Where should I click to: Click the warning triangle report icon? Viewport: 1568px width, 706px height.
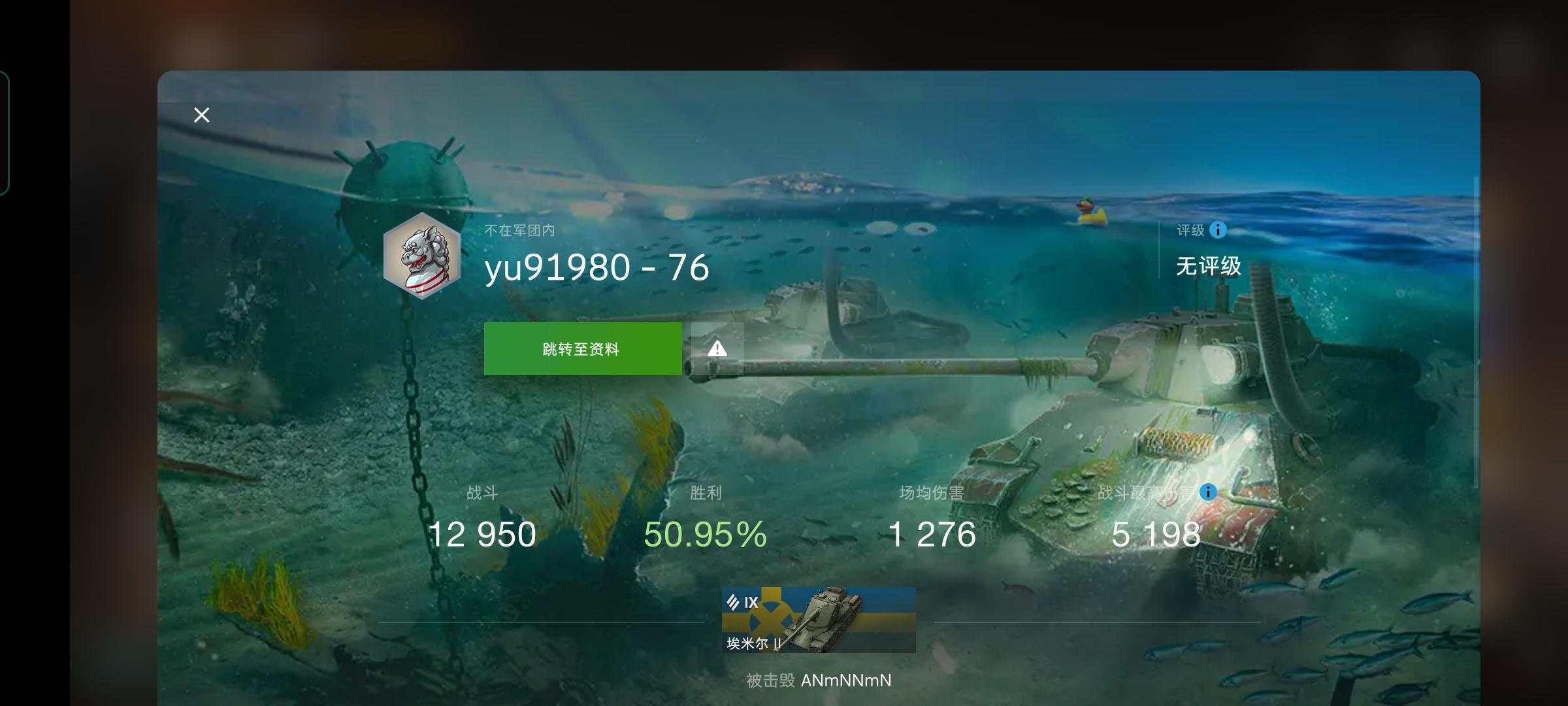coord(716,348)
